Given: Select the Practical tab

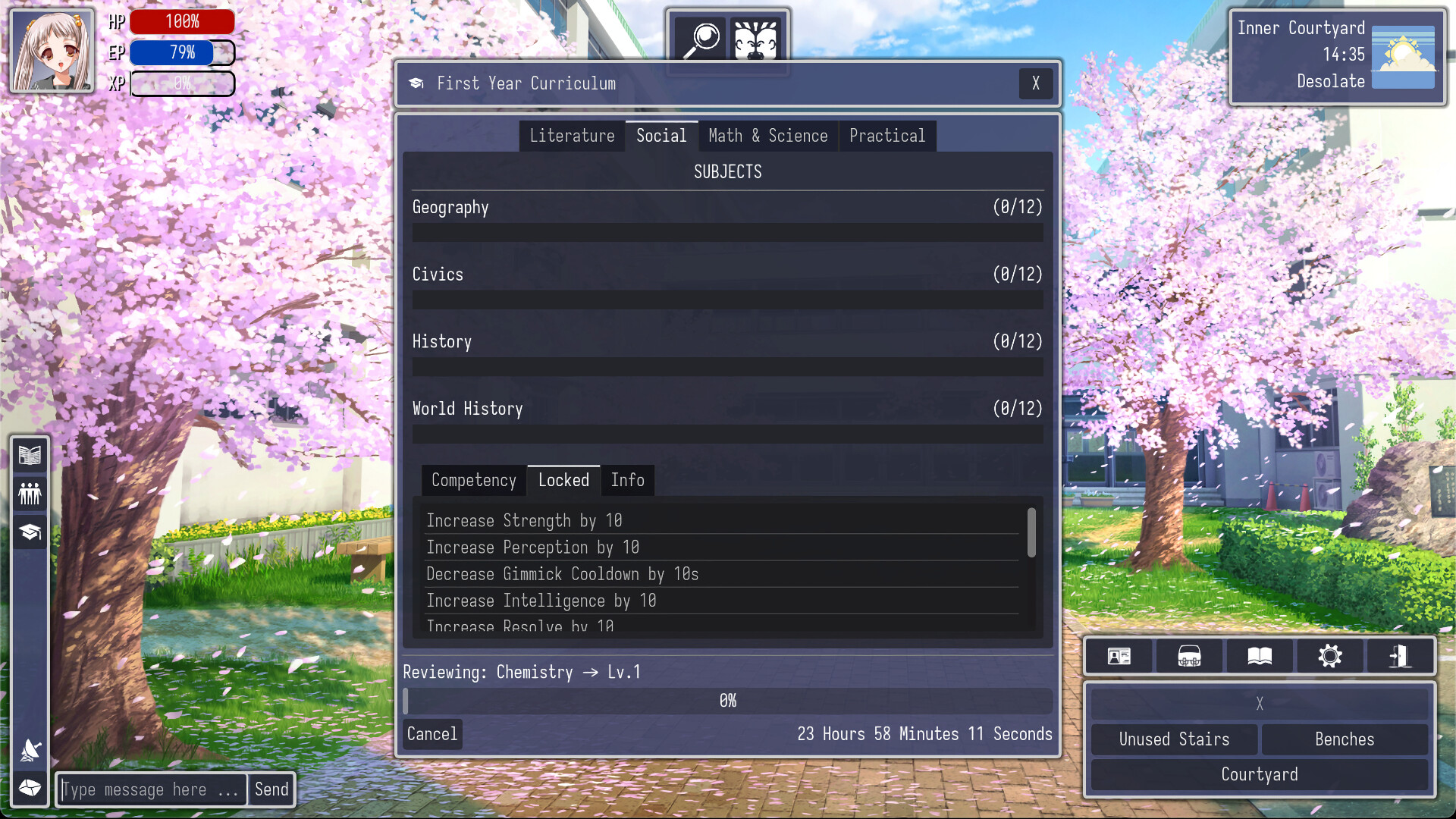Looking at the screenshot, I should tap(886, 136).
